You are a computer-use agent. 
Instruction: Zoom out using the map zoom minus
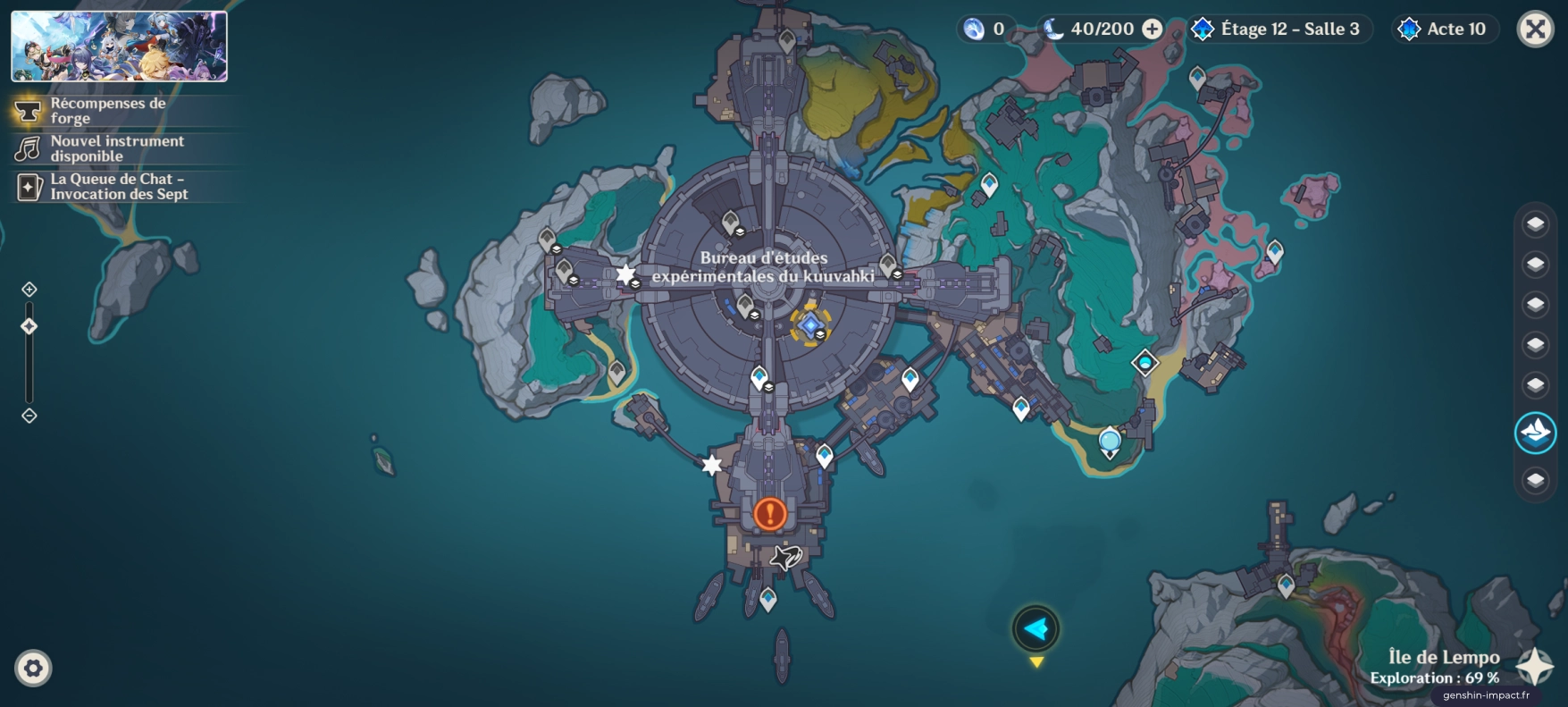[29, 416]
